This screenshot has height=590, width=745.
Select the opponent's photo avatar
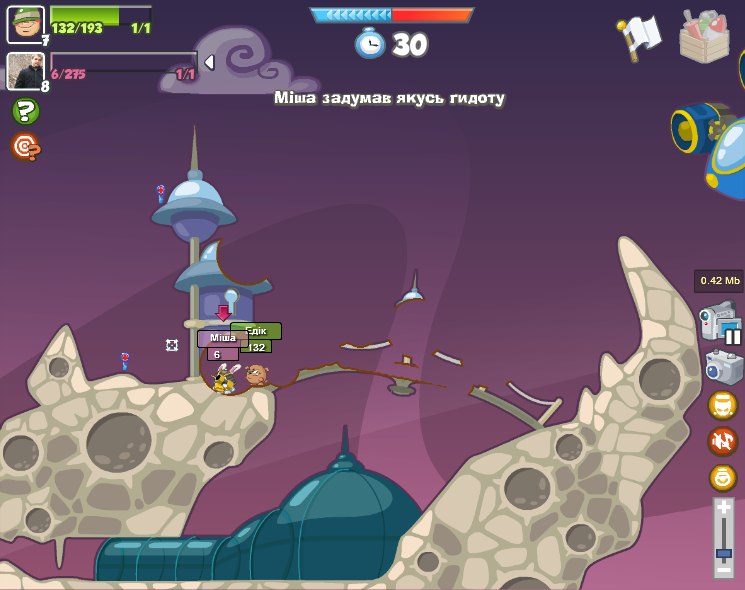click(x=25, y=70)
